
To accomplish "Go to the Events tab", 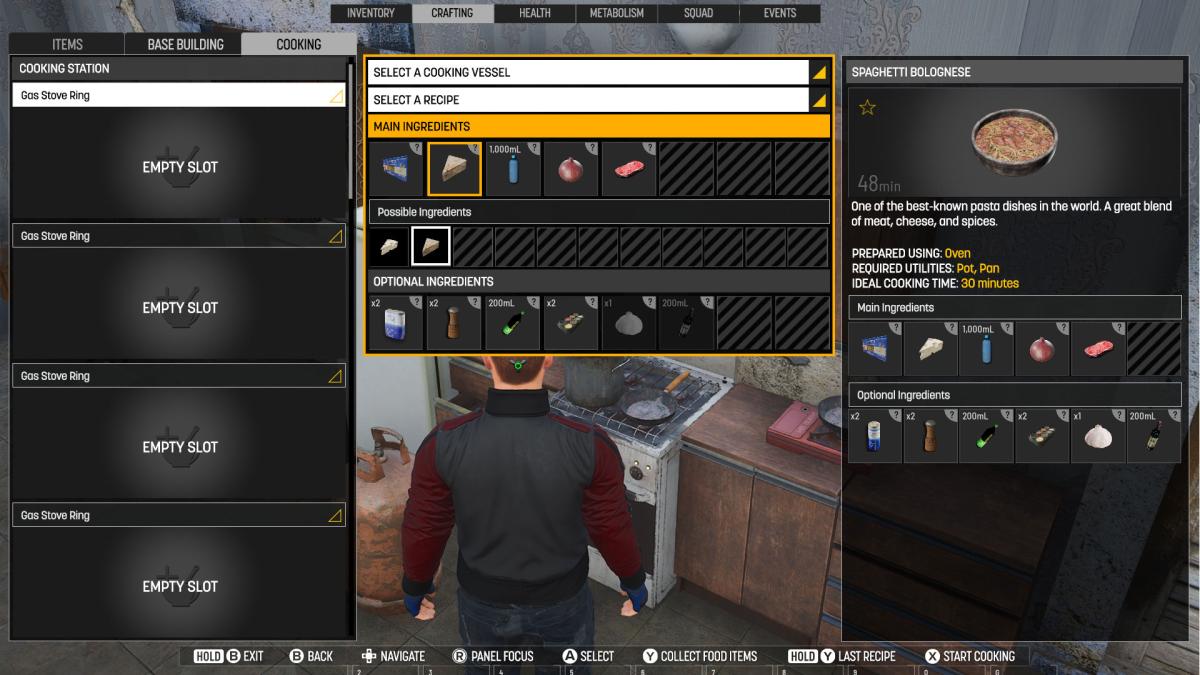I will 780,13.
